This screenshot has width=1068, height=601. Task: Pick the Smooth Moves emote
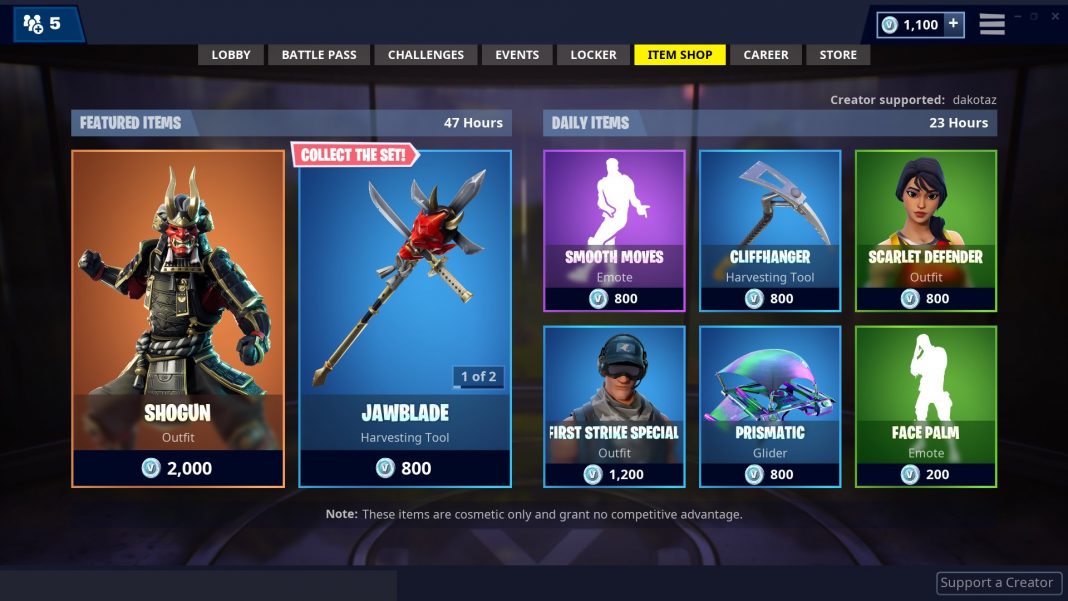pyautogui.click(x=614, y=231)
